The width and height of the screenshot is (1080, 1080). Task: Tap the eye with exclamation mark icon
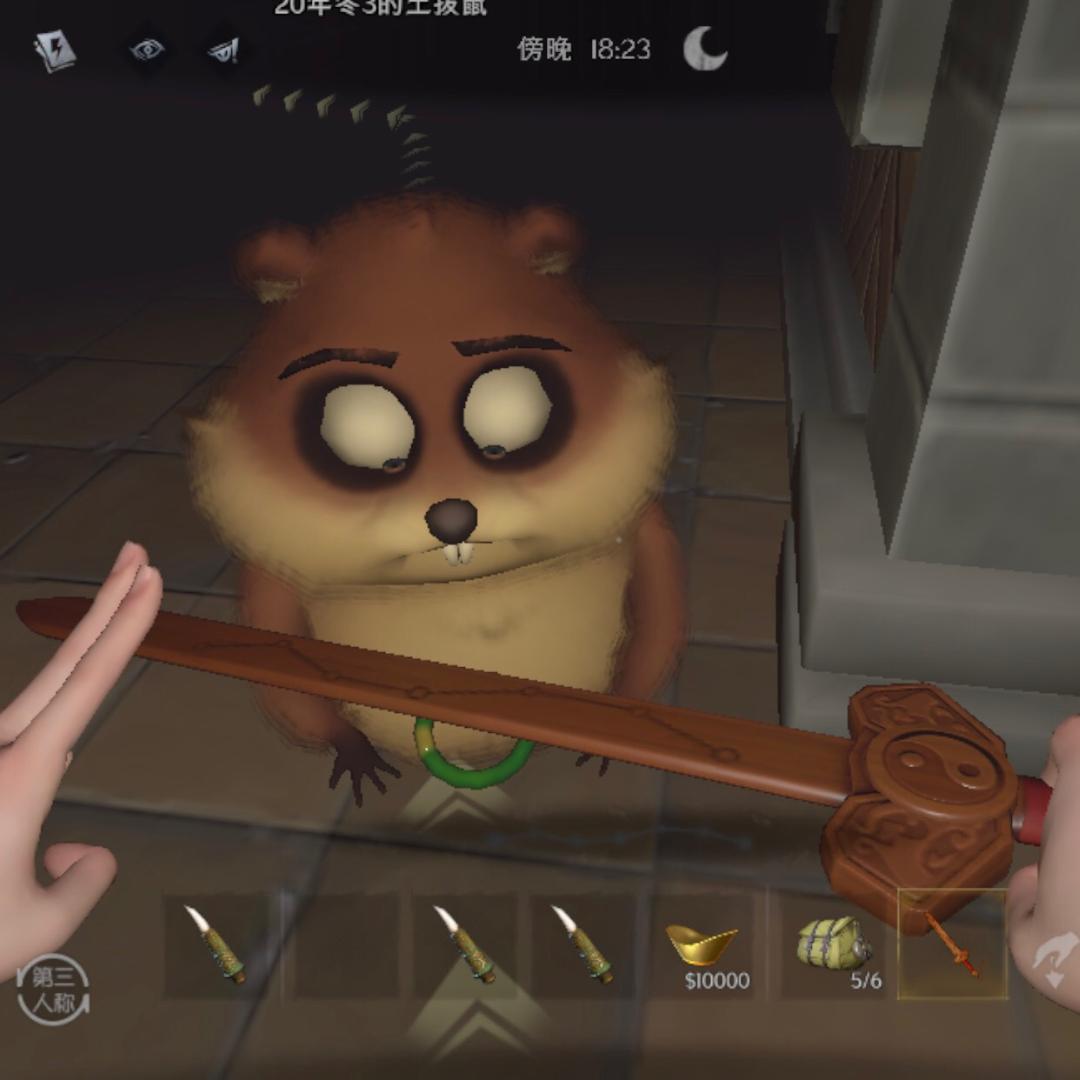tap(222, 51)
